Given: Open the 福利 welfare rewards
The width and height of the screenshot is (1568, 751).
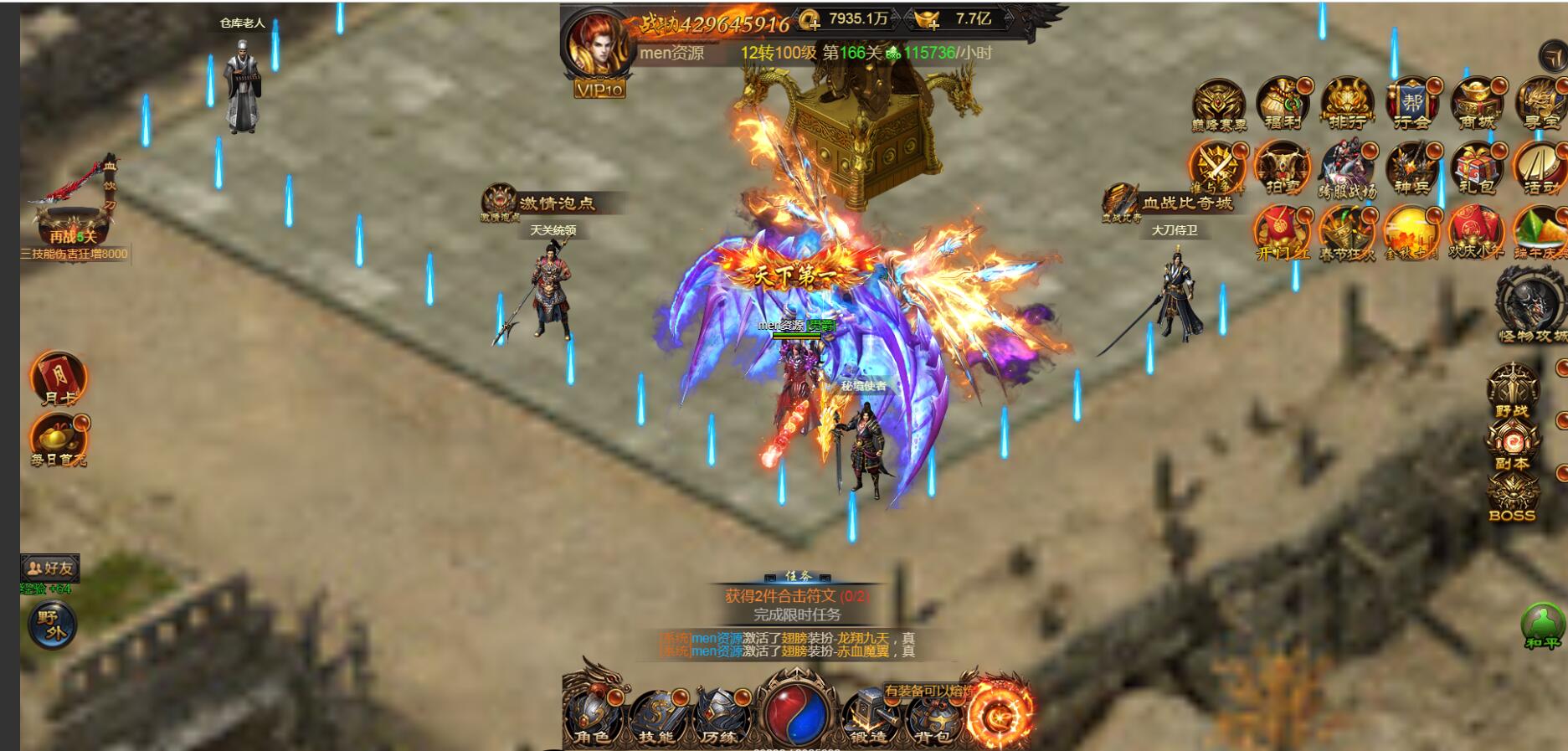Looking at the screenshot, I should point(1283,104).
